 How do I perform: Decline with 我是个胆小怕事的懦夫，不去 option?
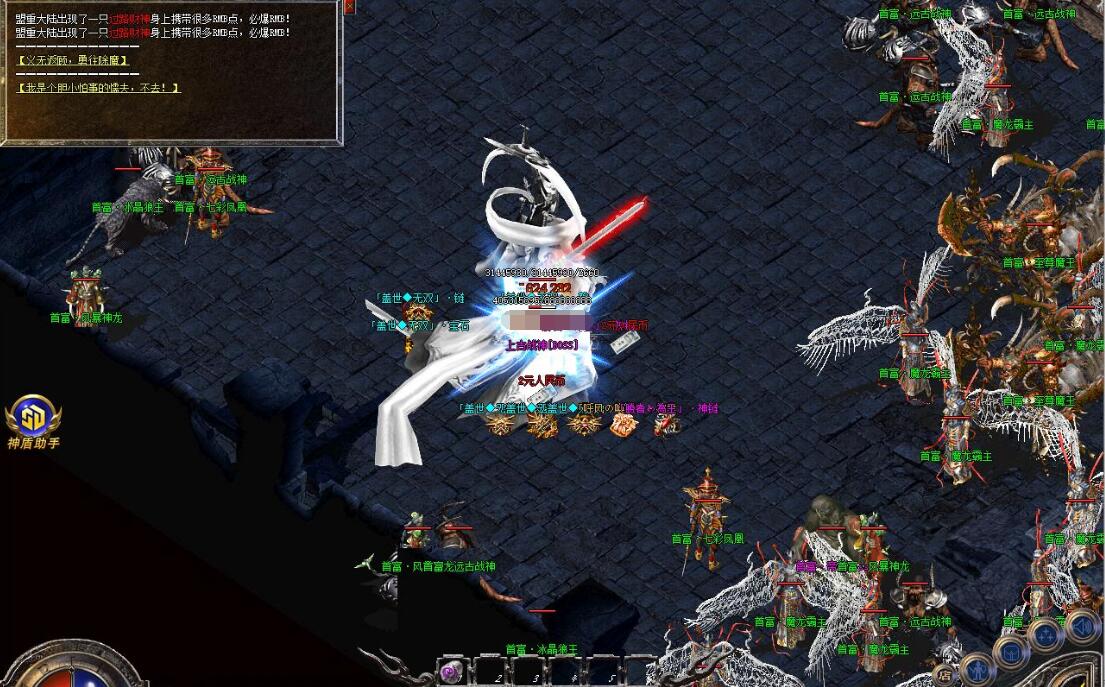click(99, 88)
